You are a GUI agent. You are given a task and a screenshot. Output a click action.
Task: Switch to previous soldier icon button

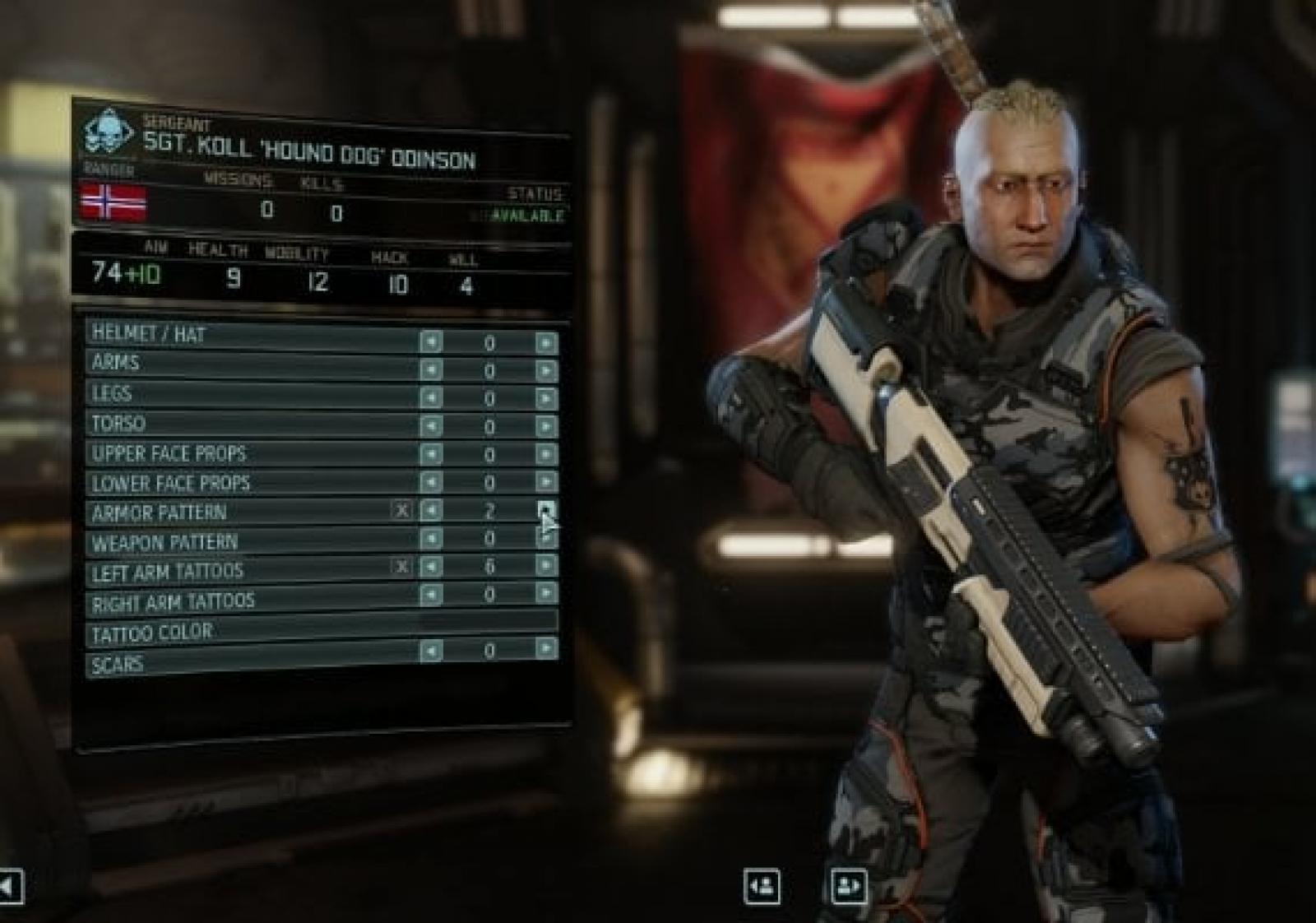click(762, 887)
